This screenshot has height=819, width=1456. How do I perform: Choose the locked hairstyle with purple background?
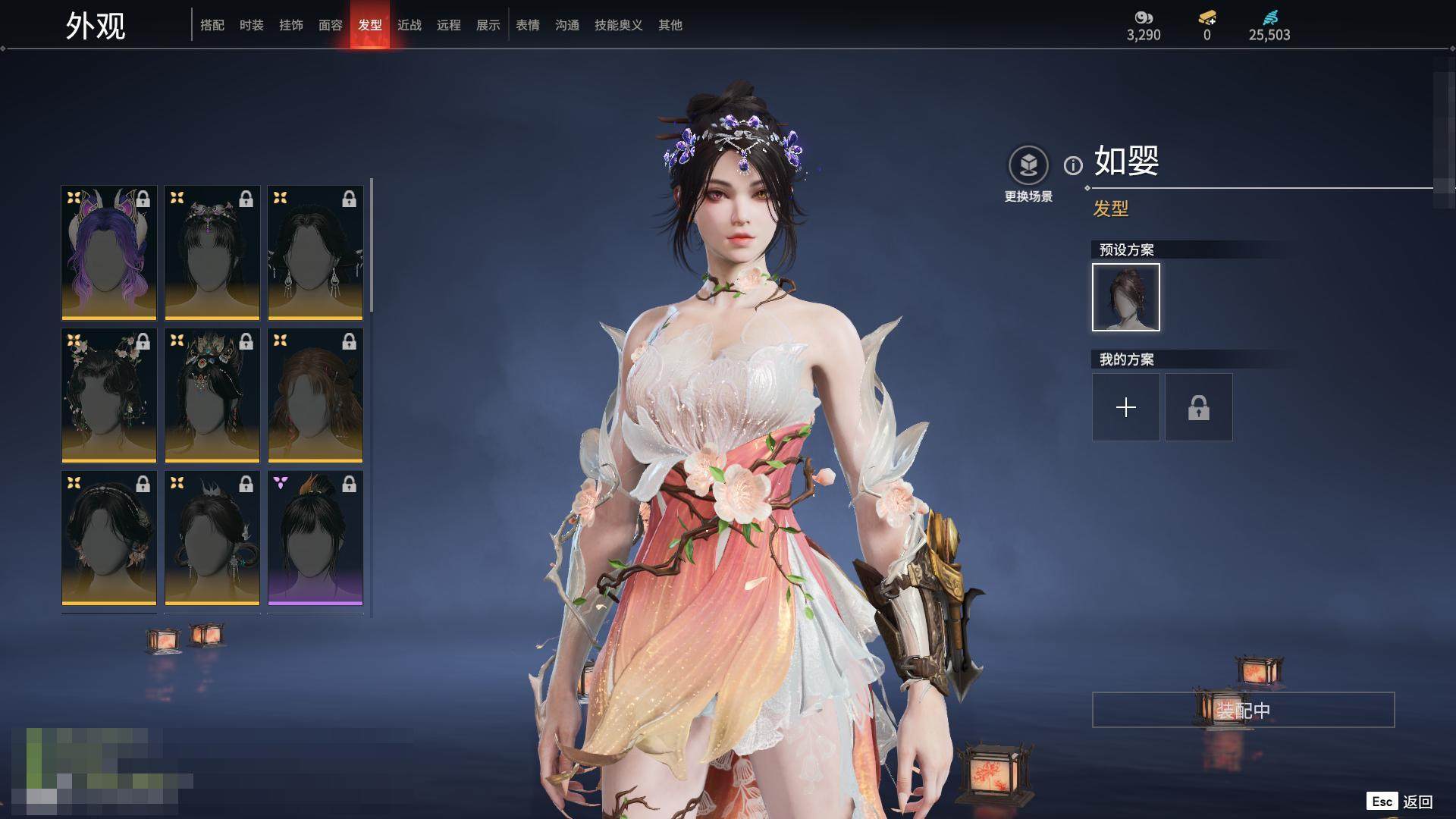click(315, 538)
